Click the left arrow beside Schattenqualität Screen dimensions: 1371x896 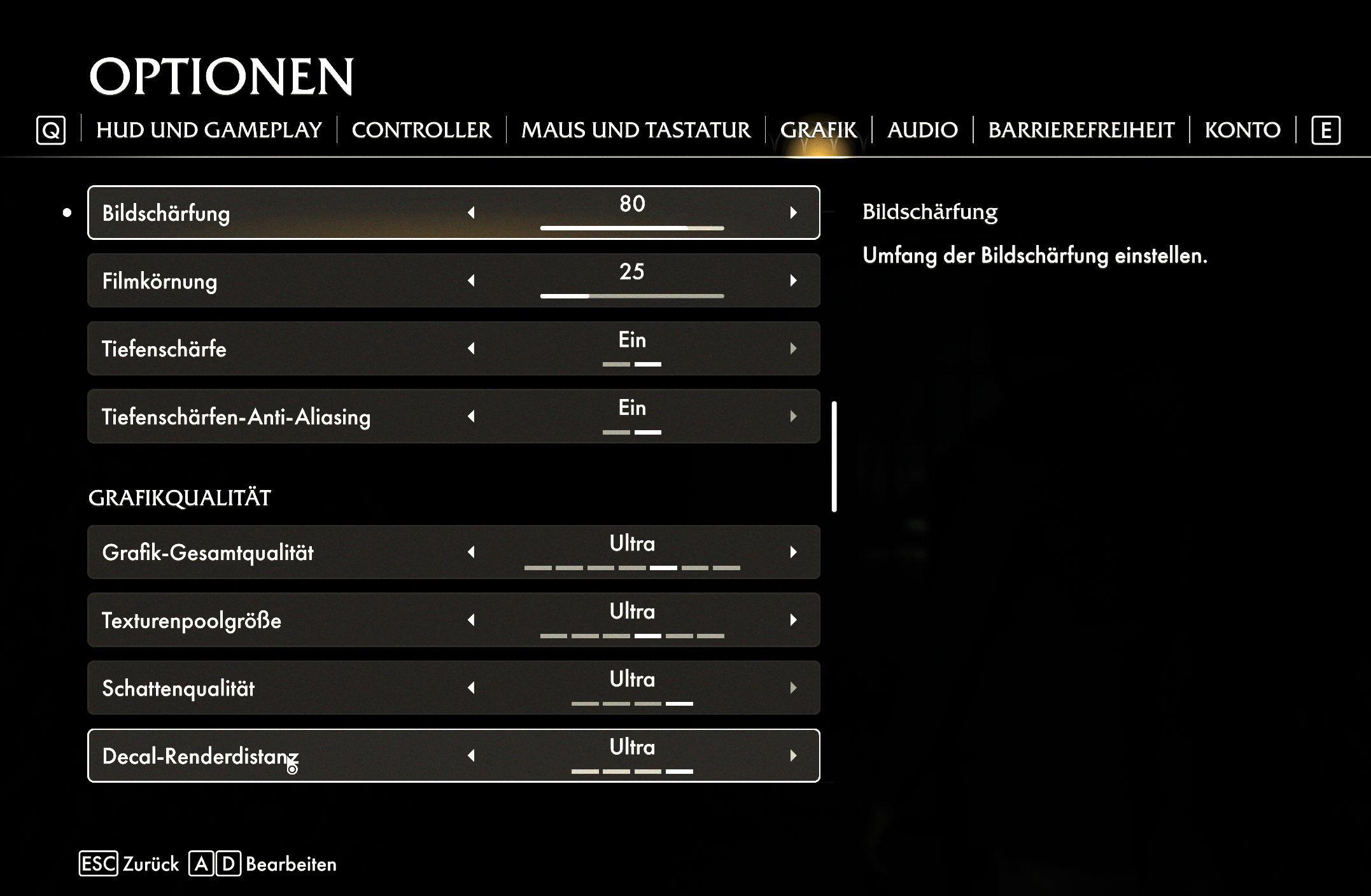(472, 688)
